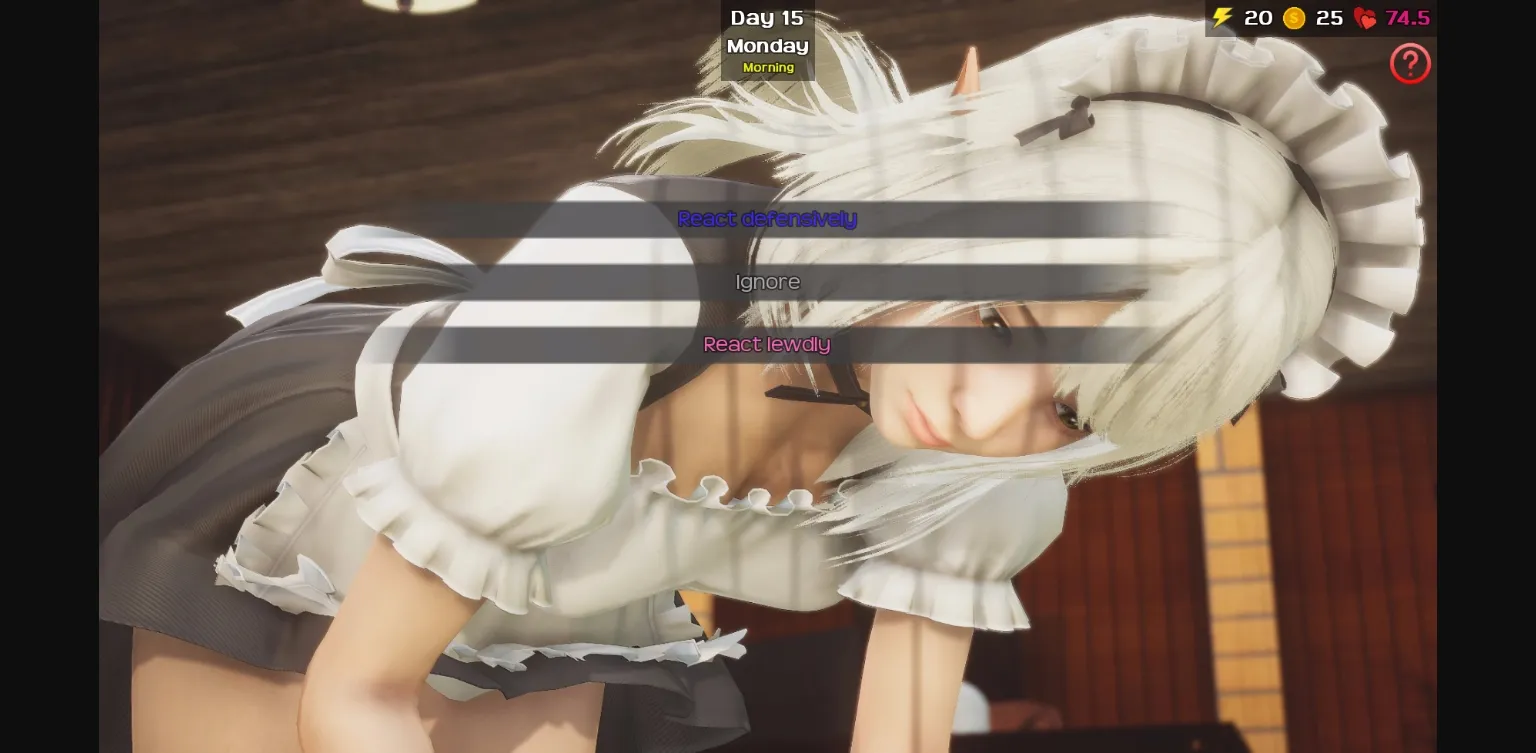Image resolution: width=1536 pixels, height=753 pixels.
Task: Click the yellow Morning time label
Action: tap(767, 67)
